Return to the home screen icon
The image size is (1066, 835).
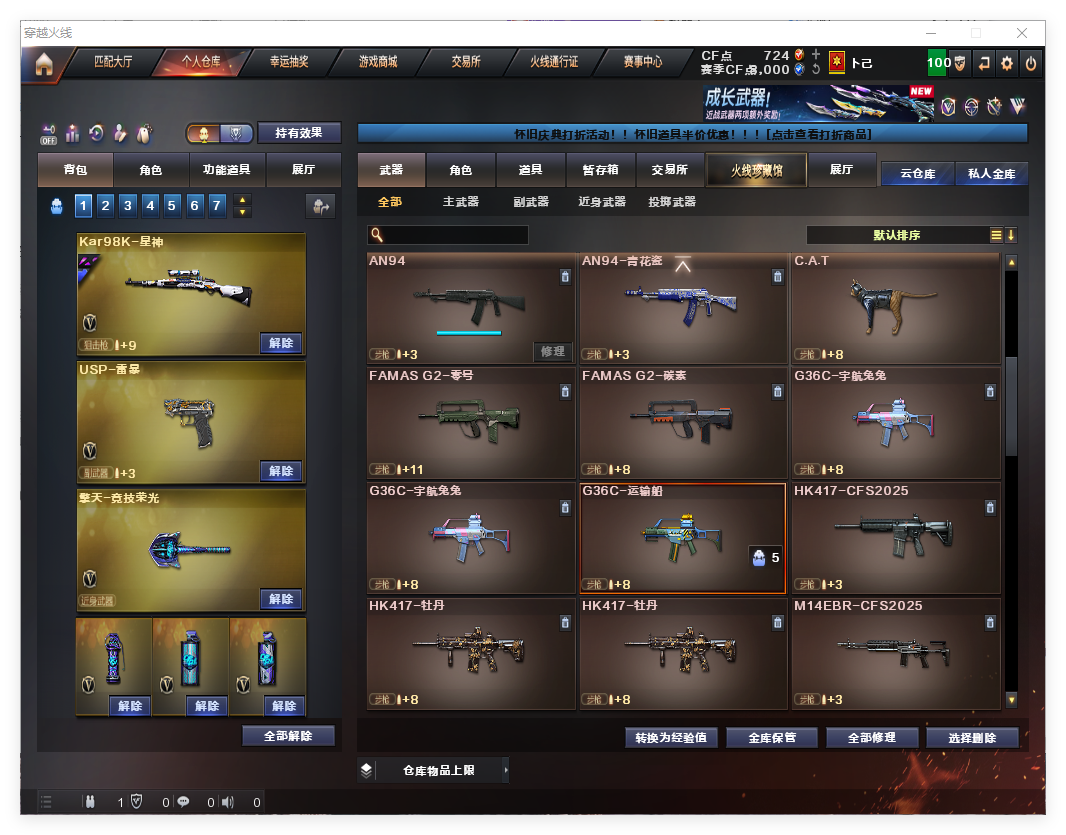[x=43, y=64]
